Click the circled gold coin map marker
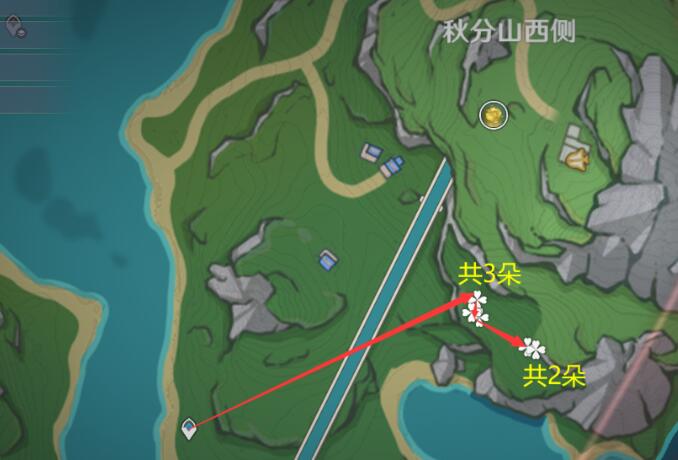 click(493, 116)
